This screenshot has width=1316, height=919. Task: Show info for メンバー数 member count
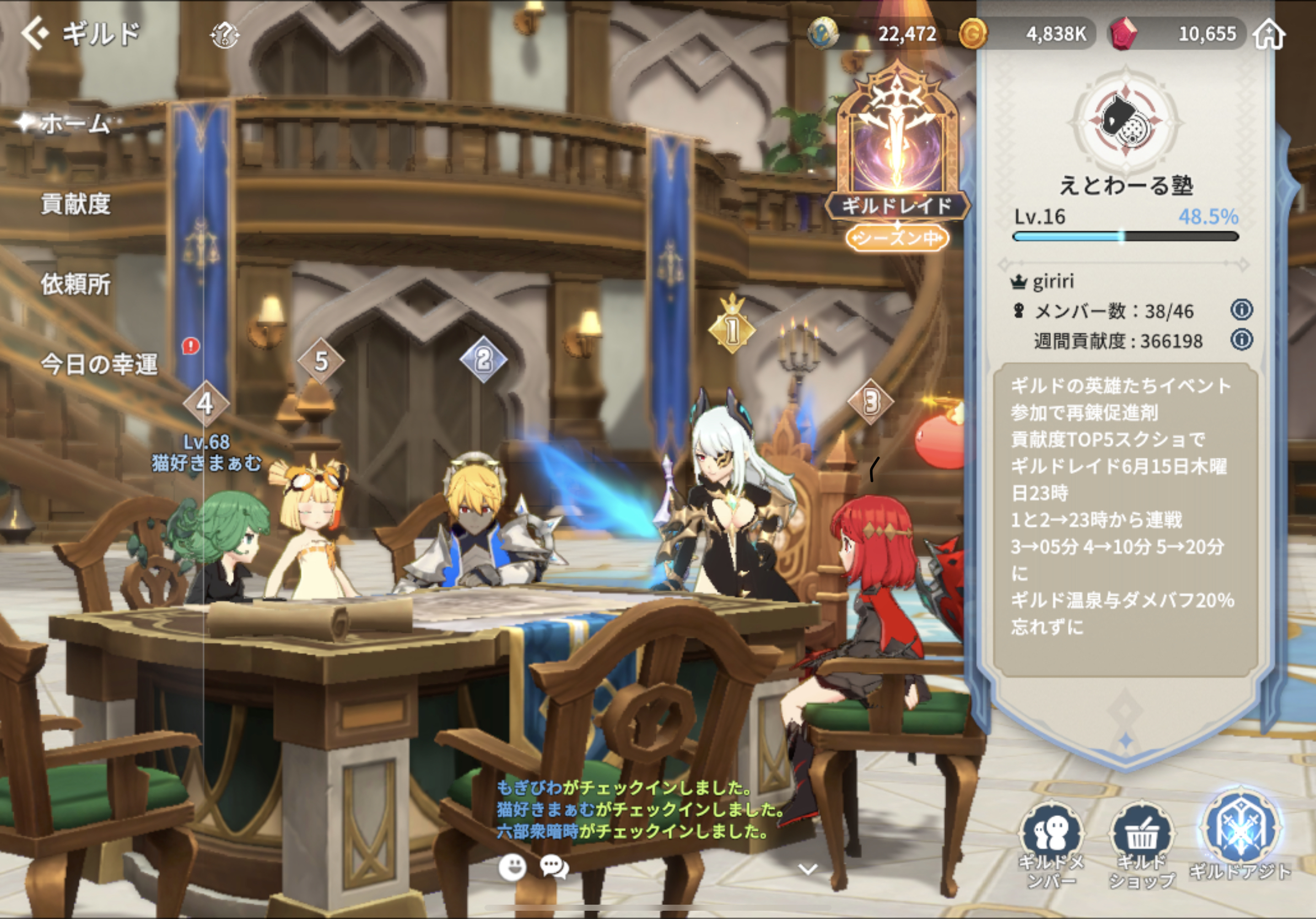1242,310
